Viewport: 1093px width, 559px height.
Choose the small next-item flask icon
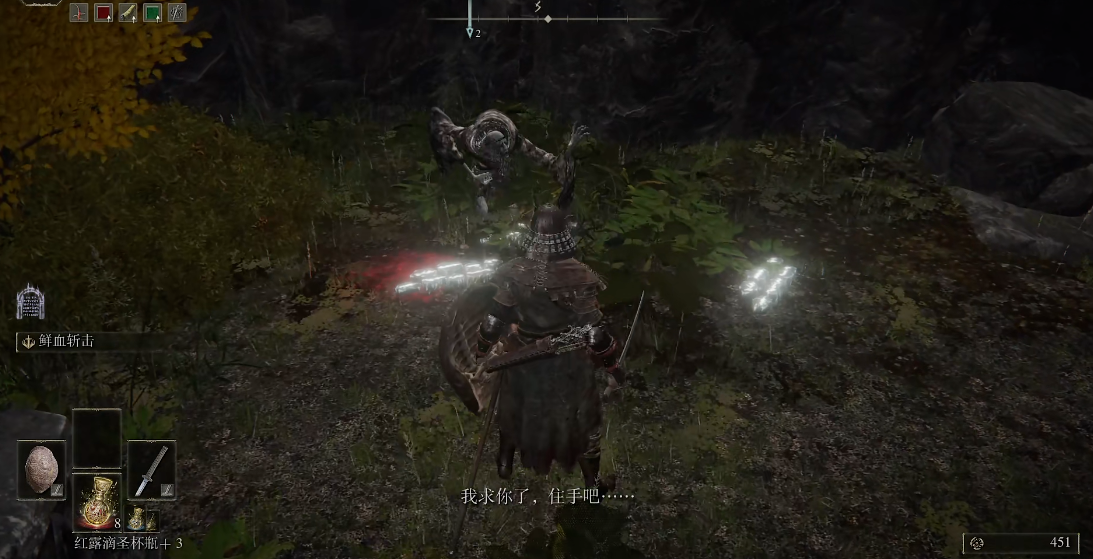pyautogui.click(x=138, y=519)
